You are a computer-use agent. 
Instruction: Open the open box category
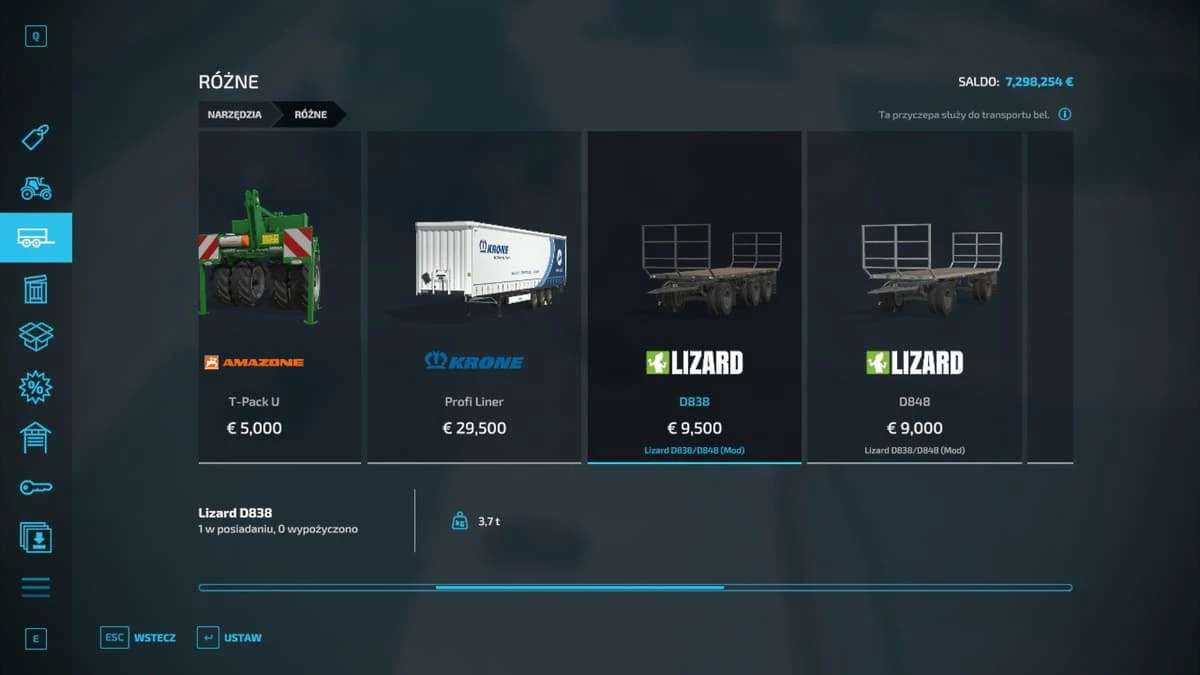click(36, 337)
